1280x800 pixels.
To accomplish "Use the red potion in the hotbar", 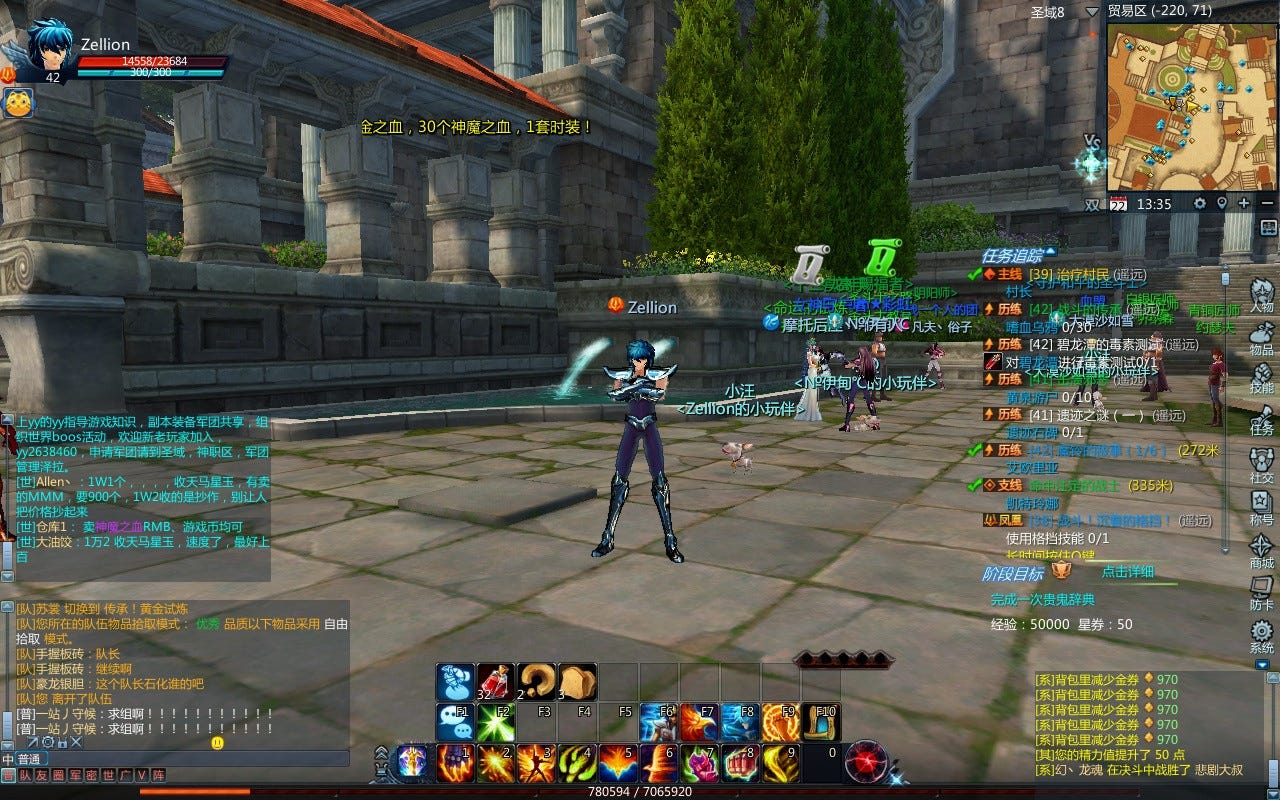I will [495, 681].
